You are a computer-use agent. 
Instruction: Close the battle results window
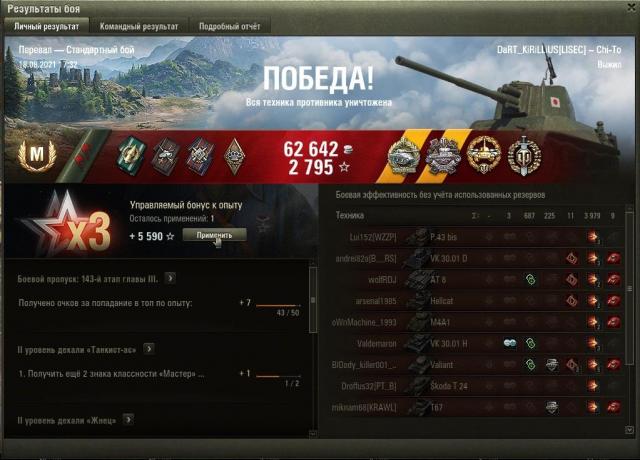(629, 8)
